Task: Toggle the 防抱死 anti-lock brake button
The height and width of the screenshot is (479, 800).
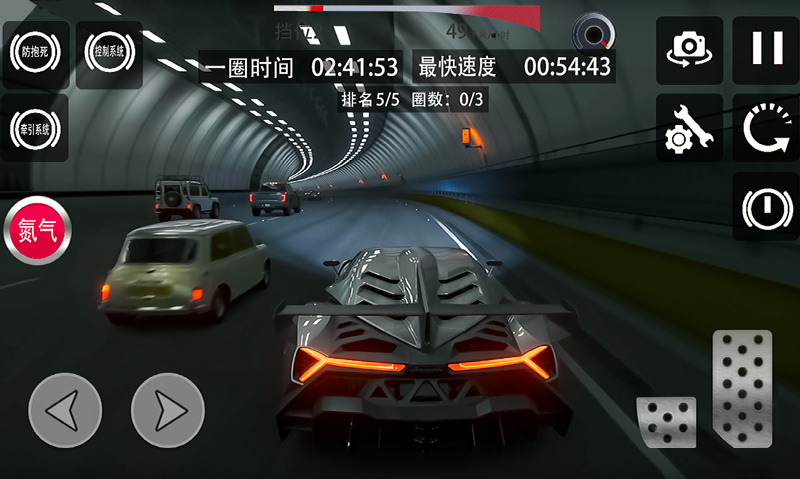Action: (x=35, y=50)
